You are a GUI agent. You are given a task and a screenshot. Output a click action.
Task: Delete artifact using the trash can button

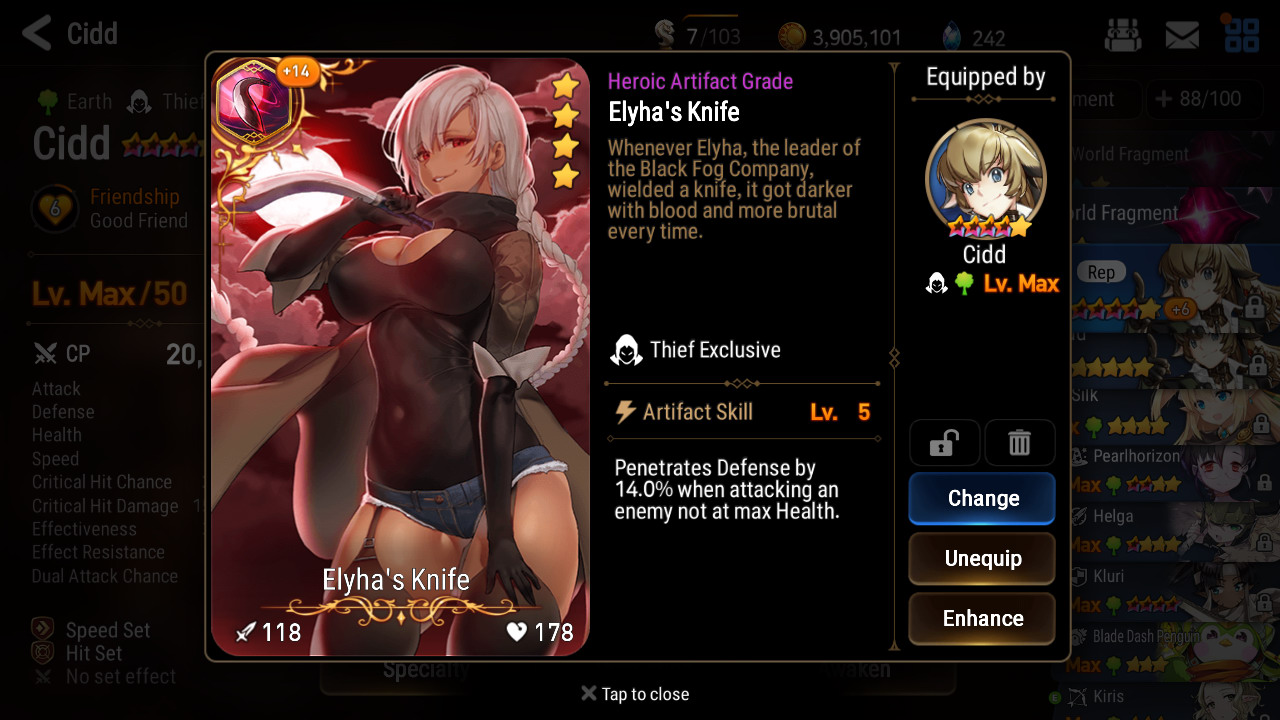[1019, 443]
